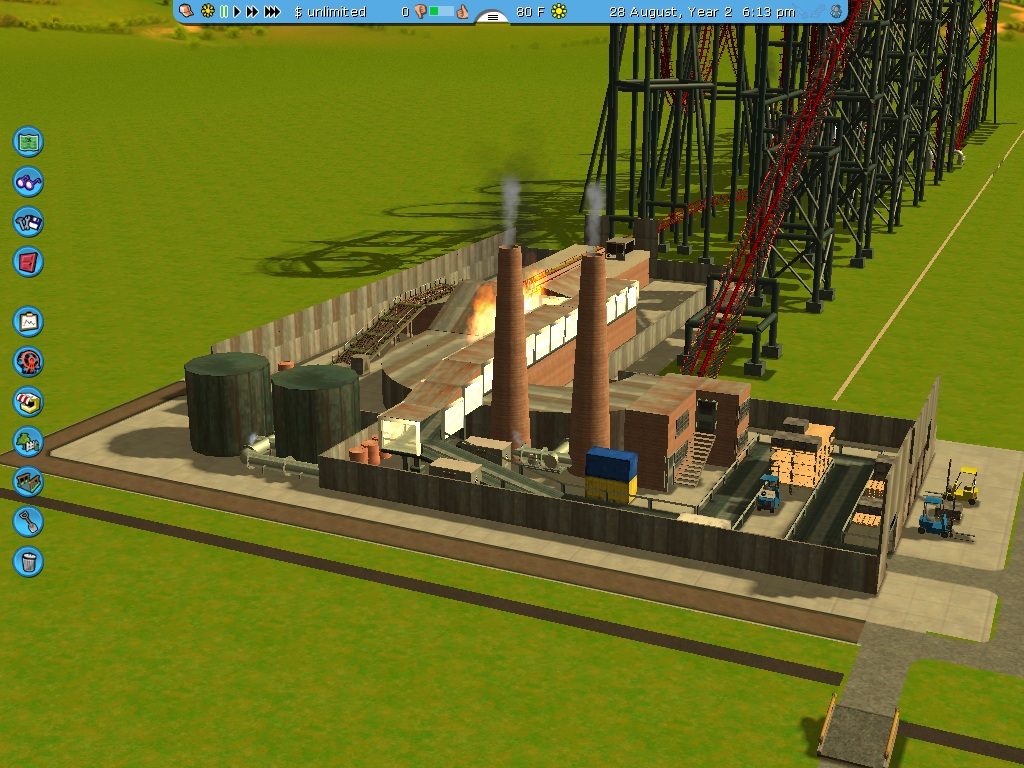The width and height of the screenshot is (1024, 768).
Task: Set game speed to normal play
Action: point(238,12)
